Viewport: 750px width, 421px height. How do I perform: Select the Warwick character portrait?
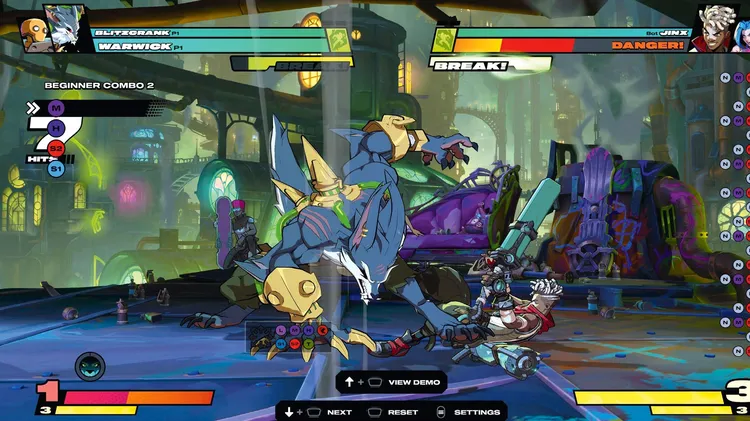click(x=67, y=26)
